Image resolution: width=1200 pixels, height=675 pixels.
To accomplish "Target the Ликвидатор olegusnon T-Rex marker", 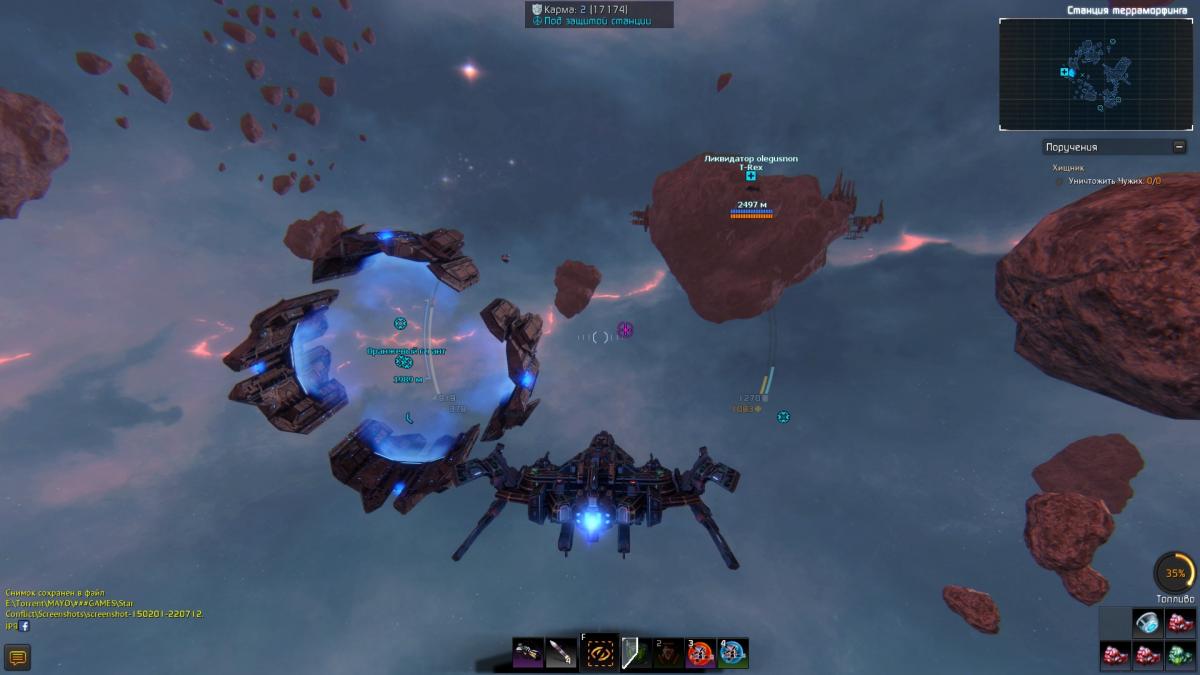I will click(x=750, y=176).
